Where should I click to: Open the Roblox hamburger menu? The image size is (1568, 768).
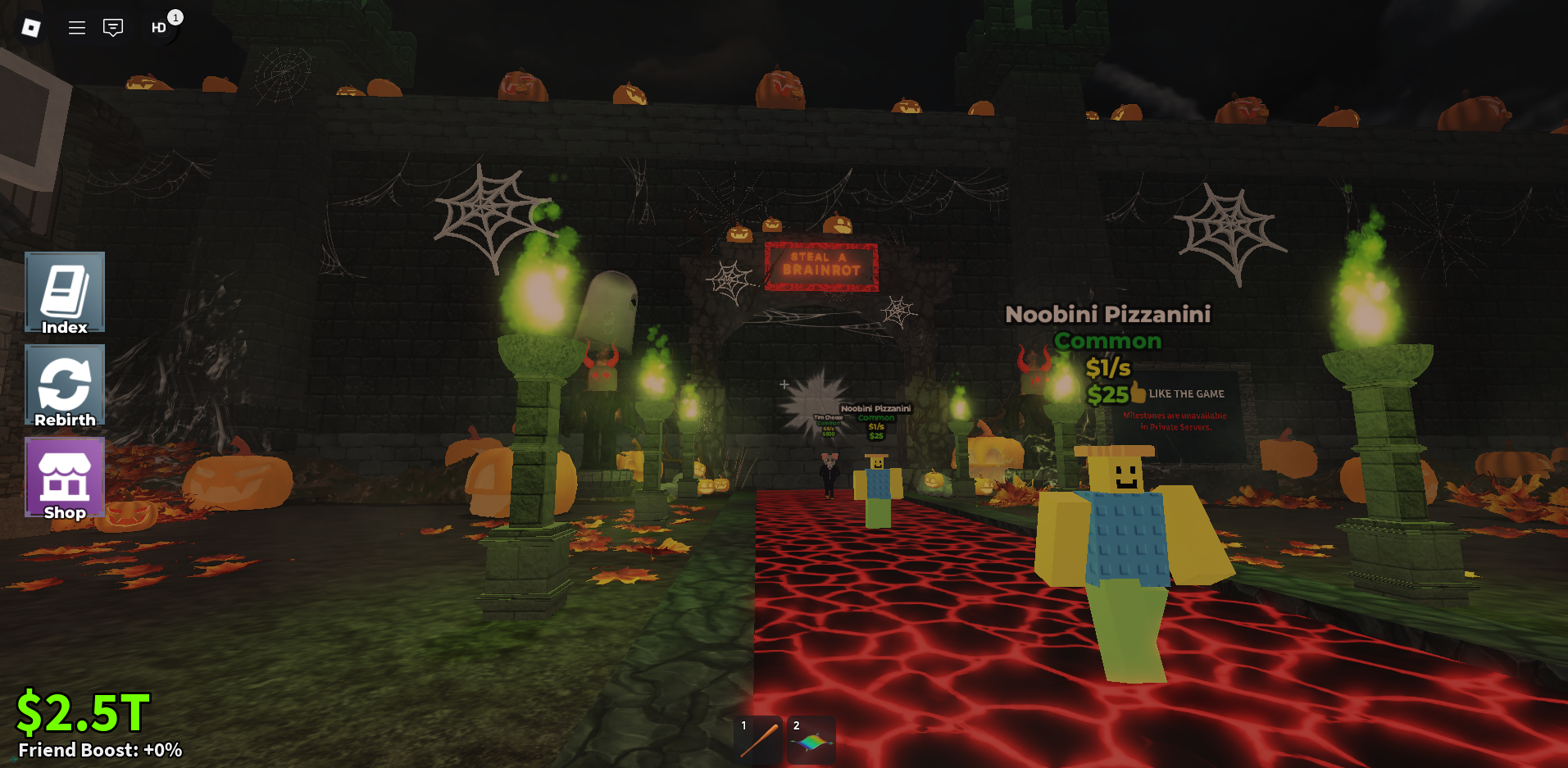(x=76, y=27)
